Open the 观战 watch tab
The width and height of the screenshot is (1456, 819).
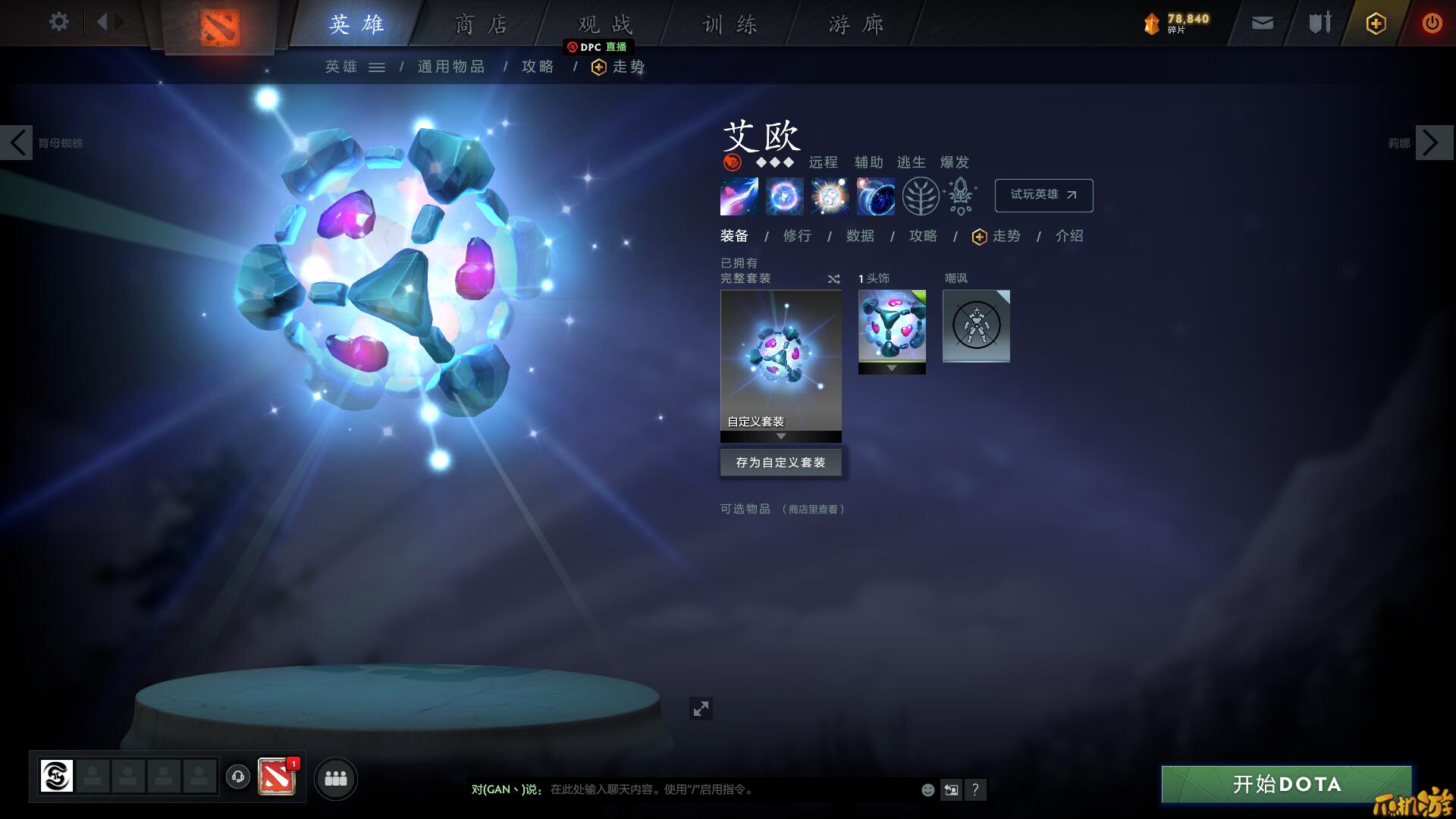coord(605,25)
